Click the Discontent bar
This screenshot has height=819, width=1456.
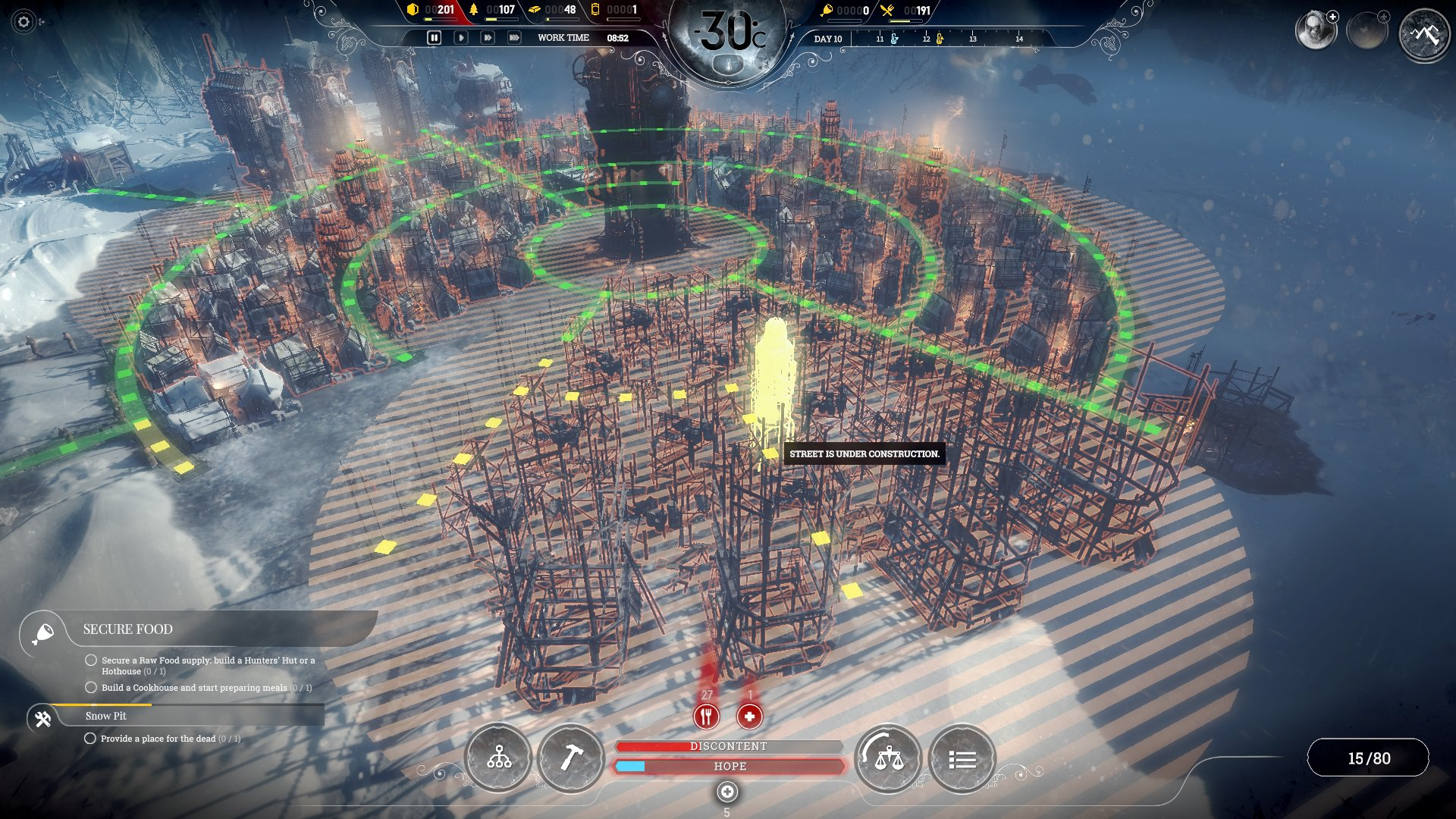tap(728, 746)
